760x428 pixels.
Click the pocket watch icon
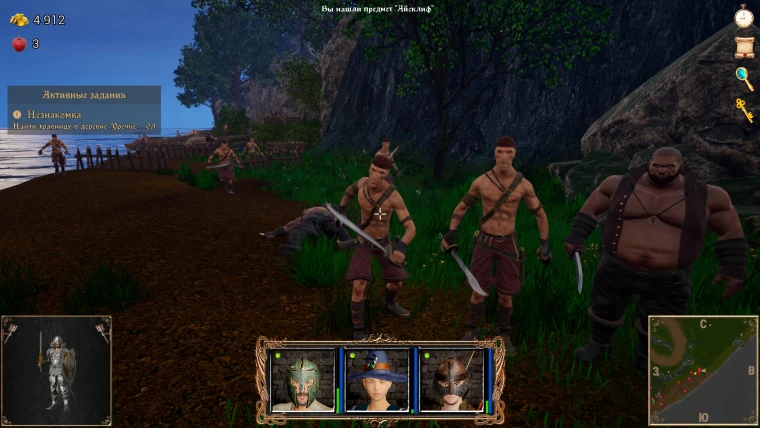tap(743, 17)
